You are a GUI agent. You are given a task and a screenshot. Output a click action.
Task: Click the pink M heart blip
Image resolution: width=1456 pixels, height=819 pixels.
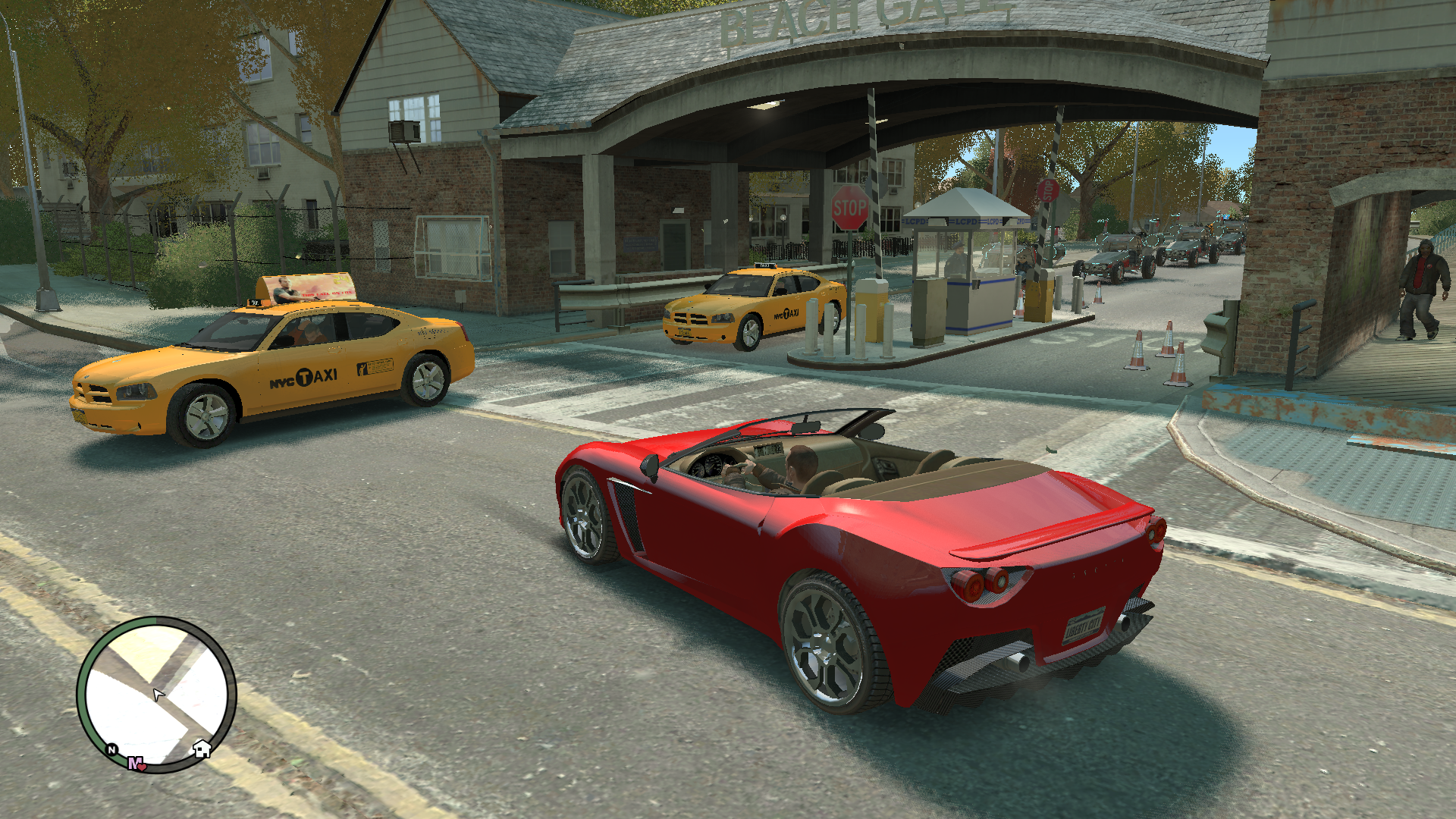point(136,764)
